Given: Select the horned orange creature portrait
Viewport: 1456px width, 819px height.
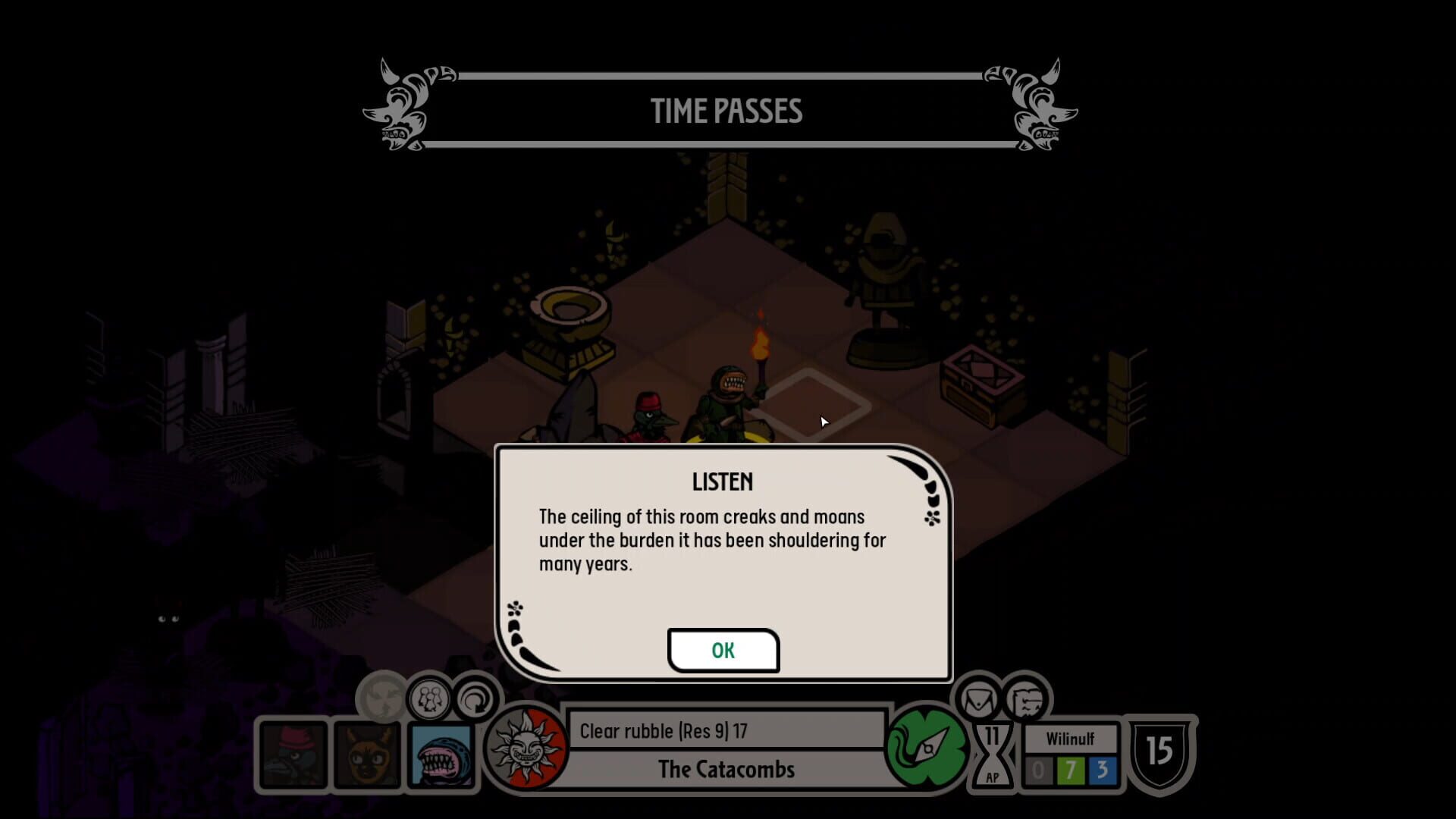Looking at the screenshot, I should [368, 755].
